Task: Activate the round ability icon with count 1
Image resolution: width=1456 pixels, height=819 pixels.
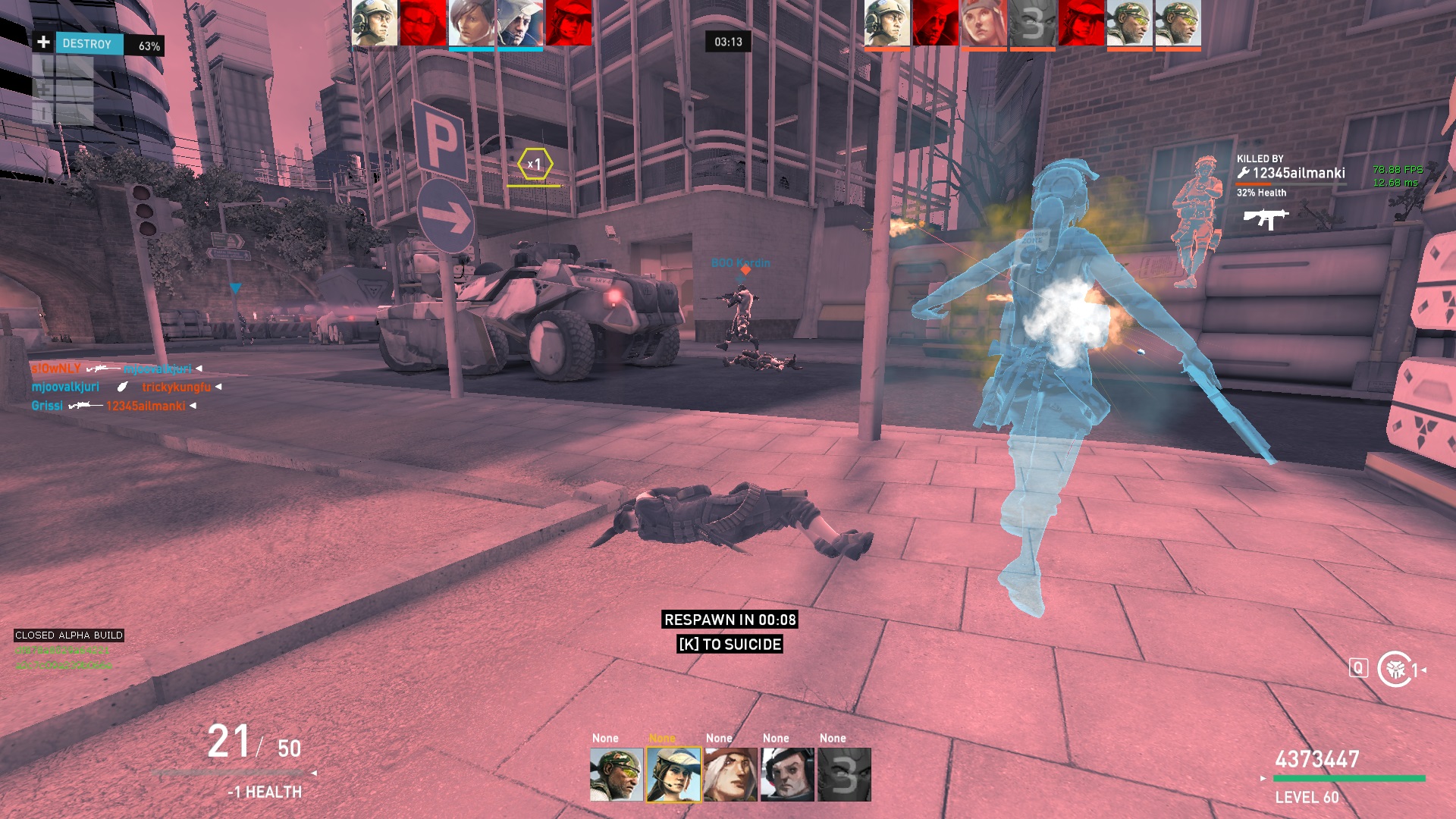Action: pos(1395,669)
